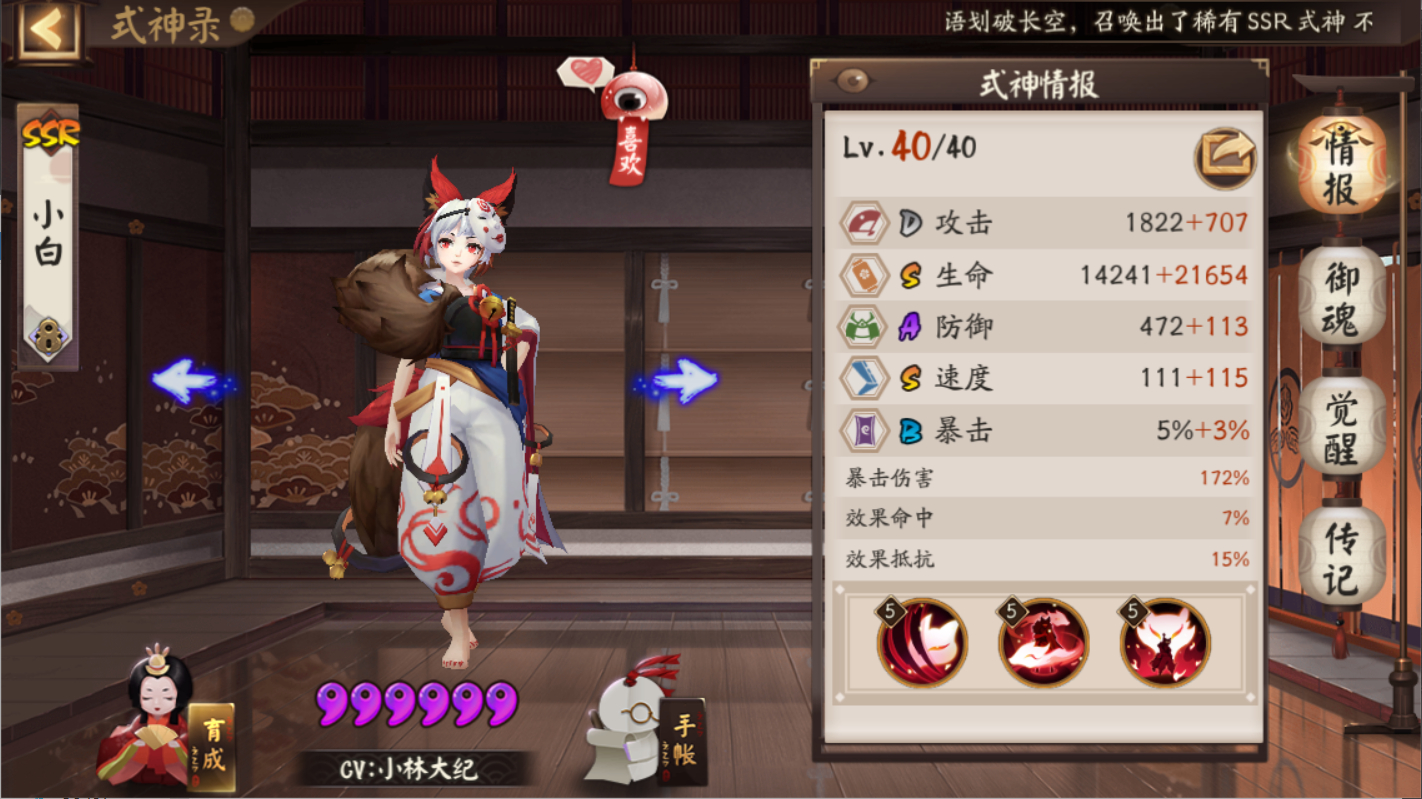This screenshot has height=799, width=1422.
Task: Toggle the eye icon on 式神情报 header
Action: pos(851,79)
